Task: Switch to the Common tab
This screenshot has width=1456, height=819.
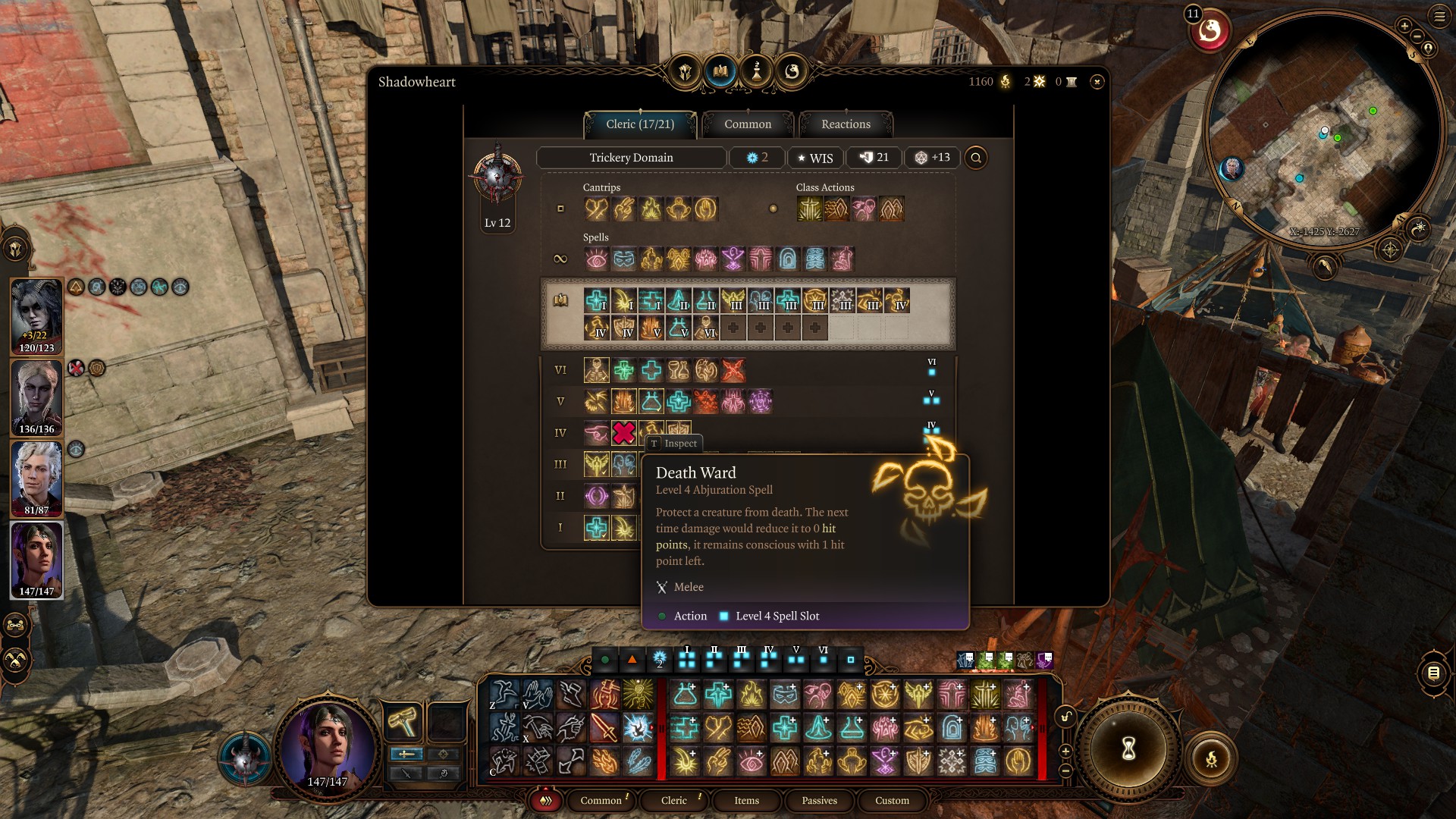Action: tap(748, 124)
